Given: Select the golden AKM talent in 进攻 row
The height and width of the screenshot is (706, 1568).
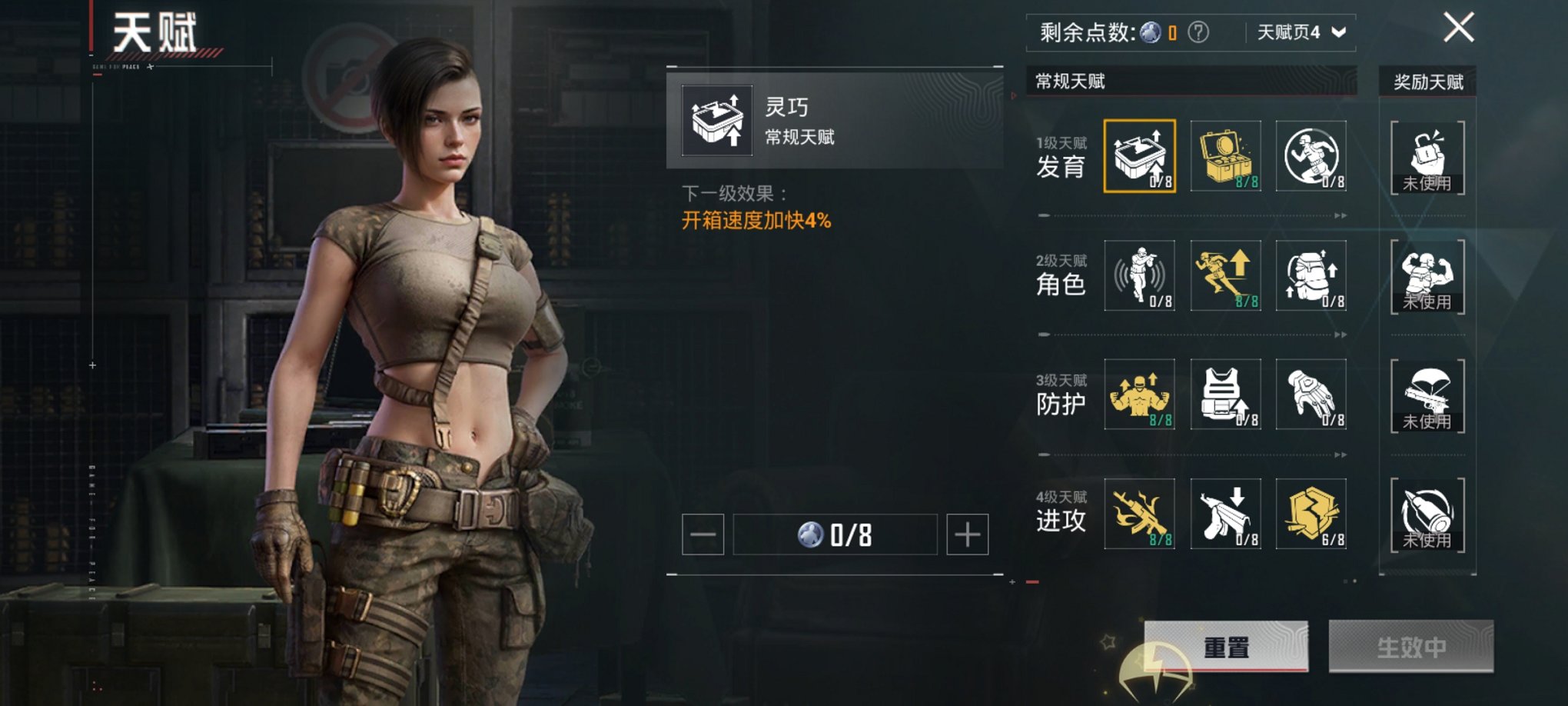Looking at the screenshot, I should (x=1140, y=515).
